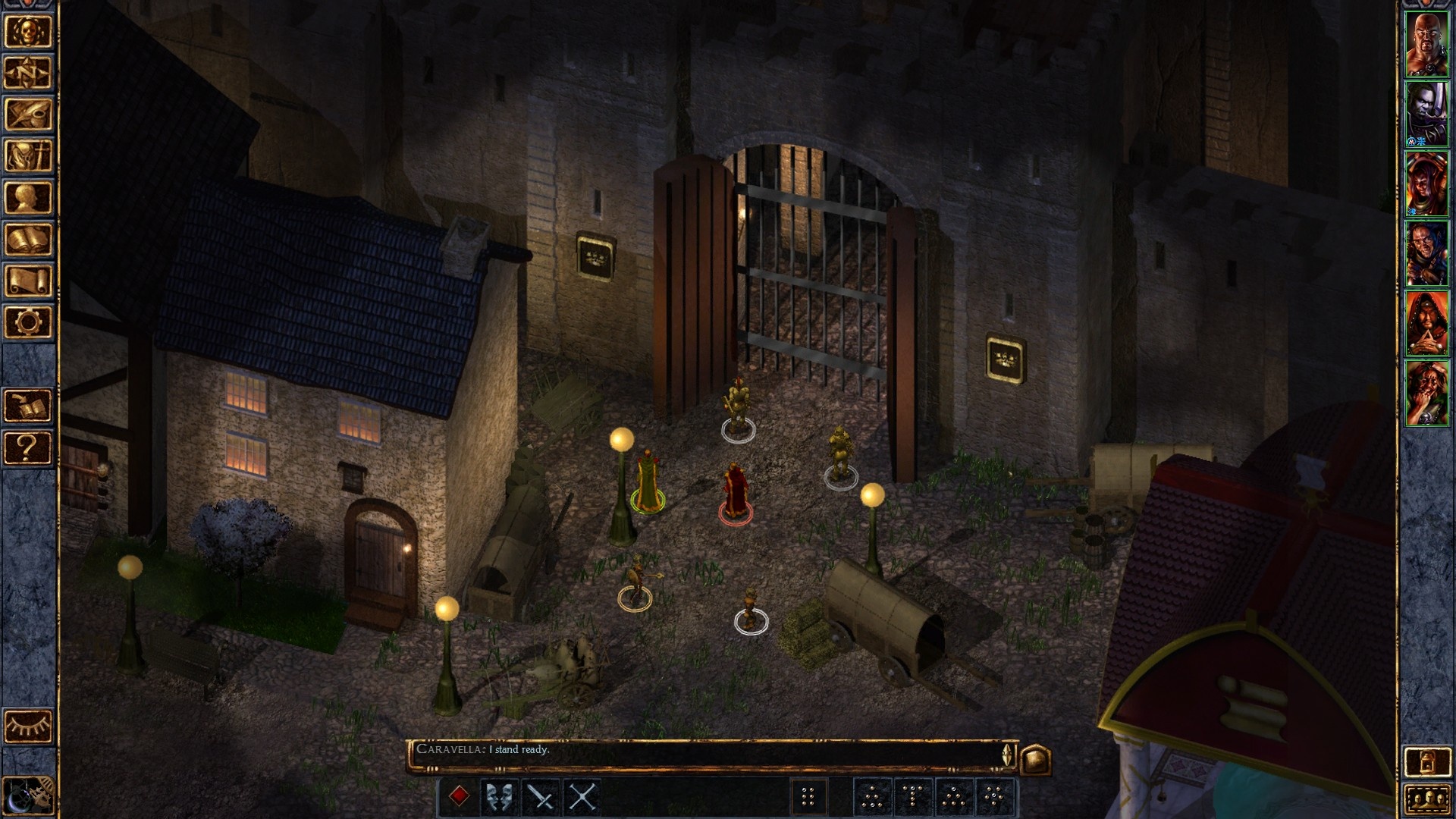Expand the dialogue text window with the chevron
This screenshot has width=1456, height=819.
1006,749
